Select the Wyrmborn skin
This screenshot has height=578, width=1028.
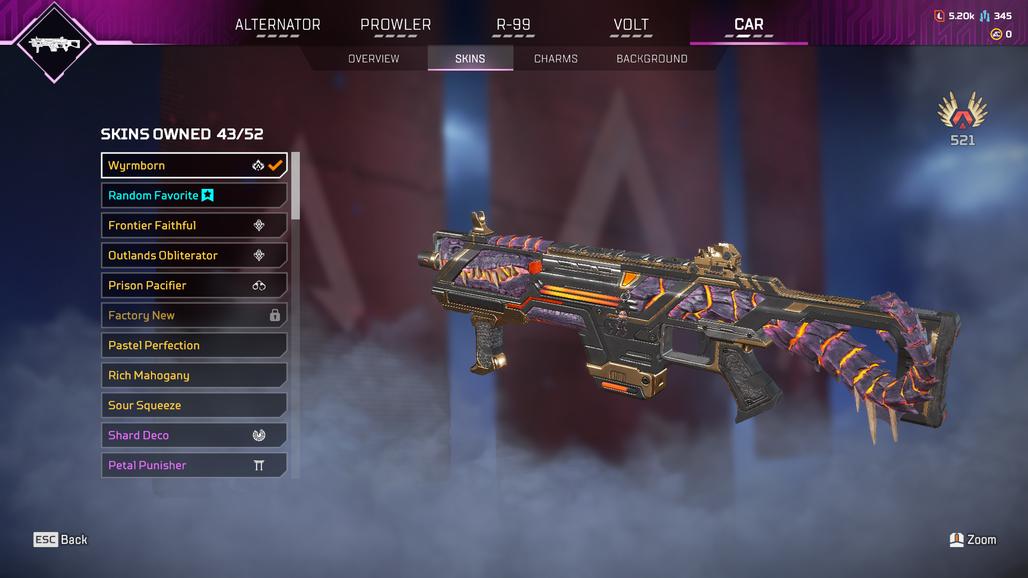tap(194, 165)
